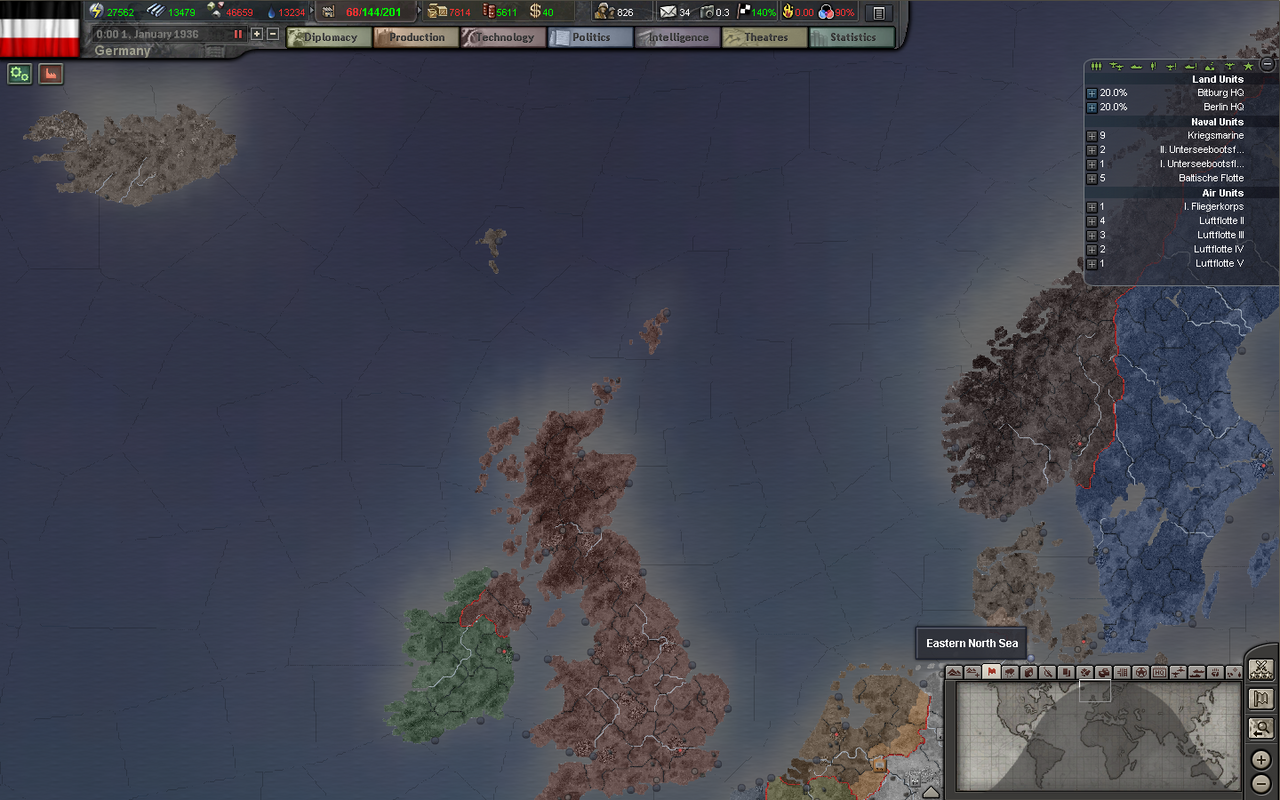This screenshot has height=800, width=1280.
Task: Collapse the outliner with the minus button
Action: [1267, 65]
